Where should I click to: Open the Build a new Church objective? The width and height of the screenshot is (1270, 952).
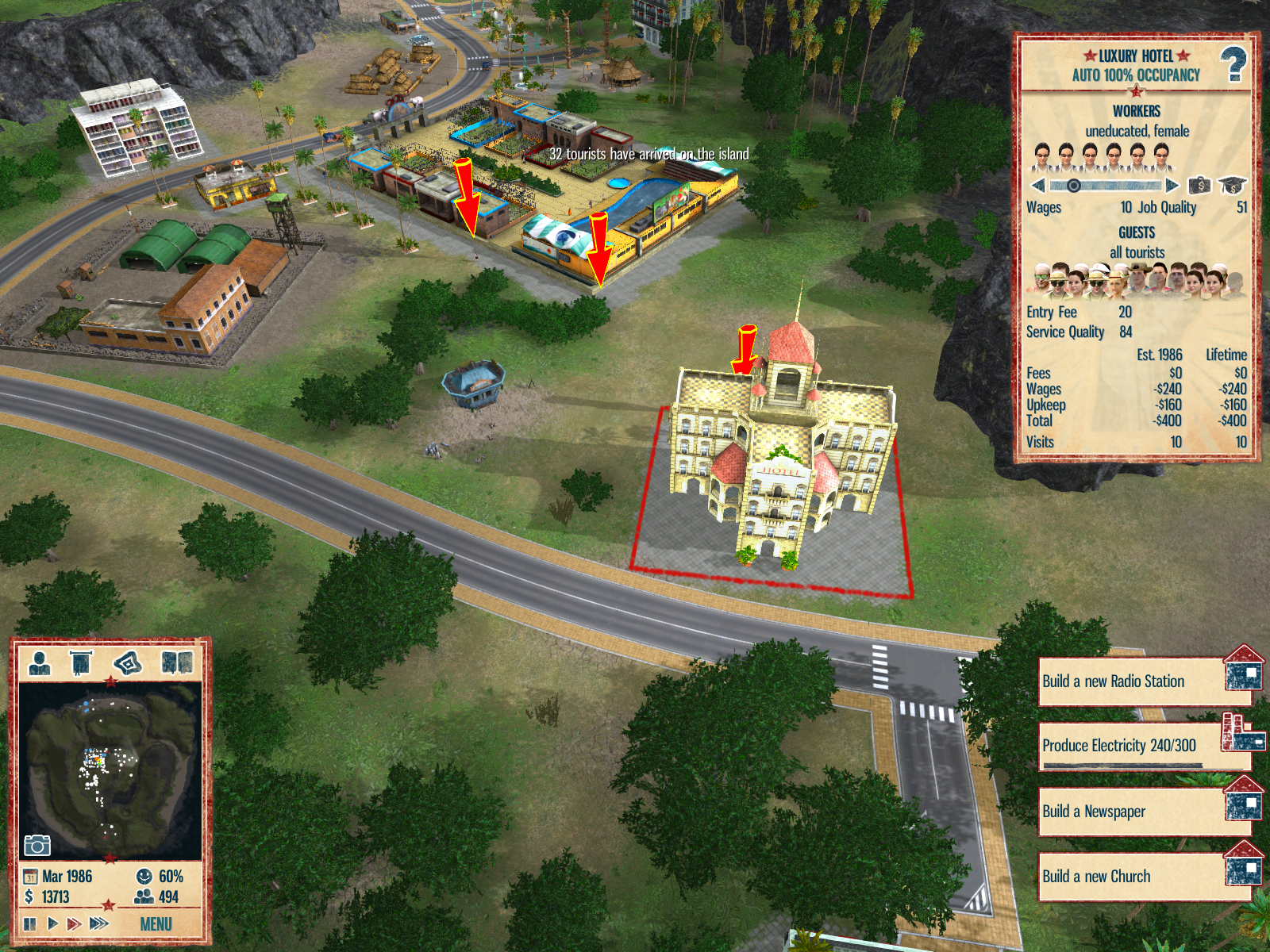pos(1135,877)
